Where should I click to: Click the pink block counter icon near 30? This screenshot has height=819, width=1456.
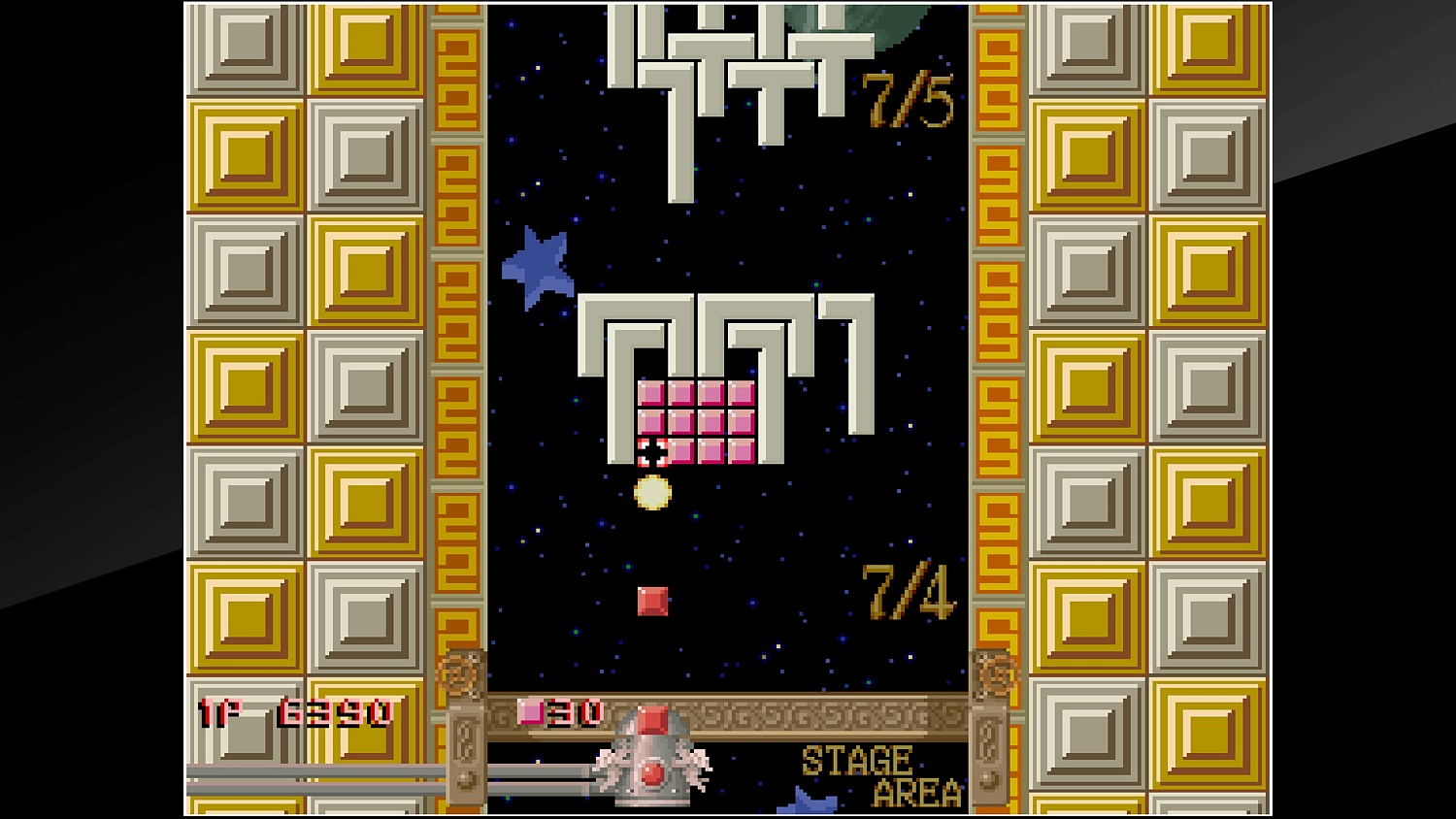[x=532, y=713]
